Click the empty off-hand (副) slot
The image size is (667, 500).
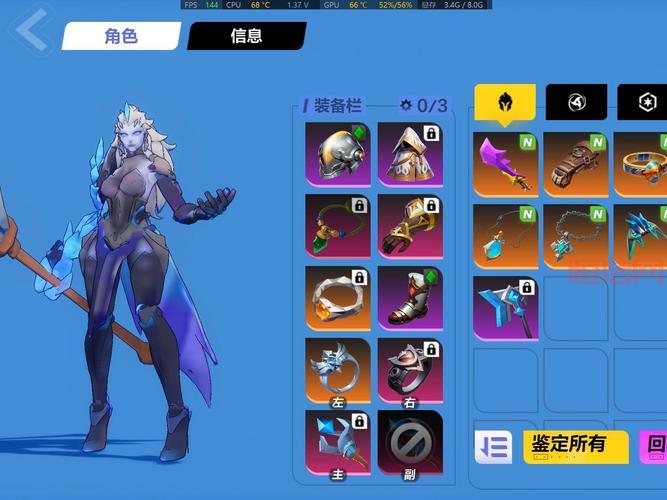pyautogui.click(x=410, y=442)
